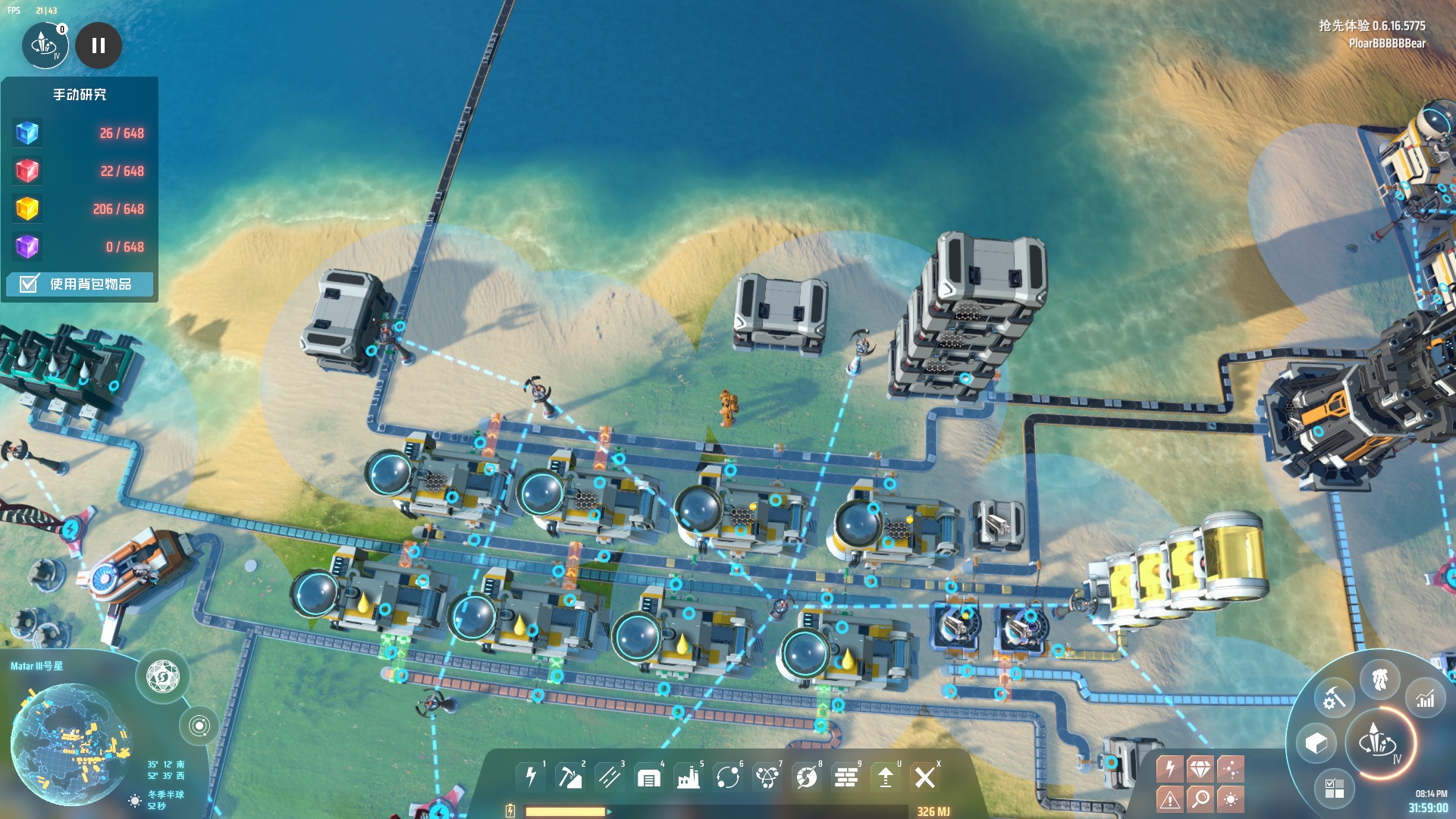
Task: Open the Dyson sphere editor panel
Action: pyautogui.click(x=162, y=676)
